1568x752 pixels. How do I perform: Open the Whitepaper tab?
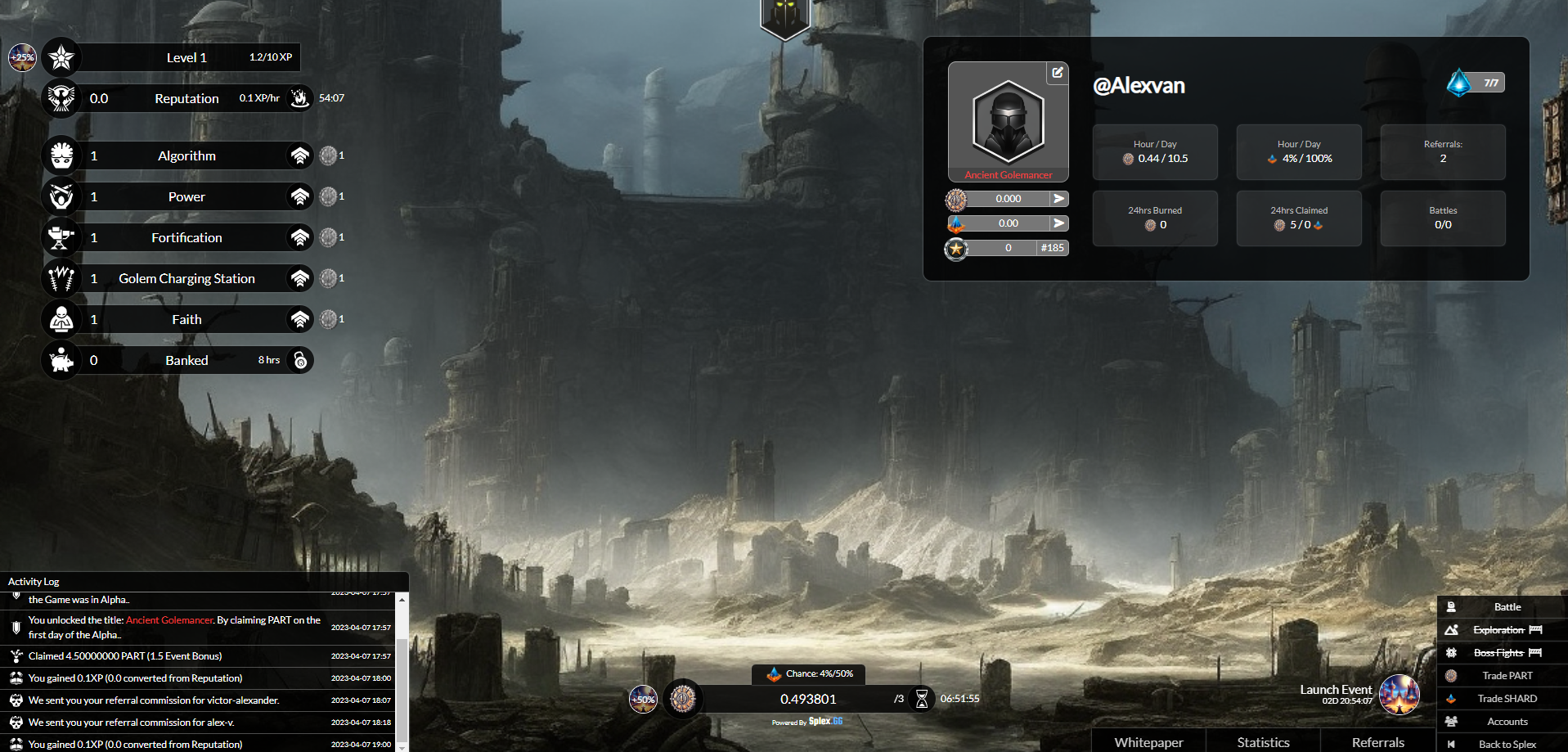coord(1148,742)
